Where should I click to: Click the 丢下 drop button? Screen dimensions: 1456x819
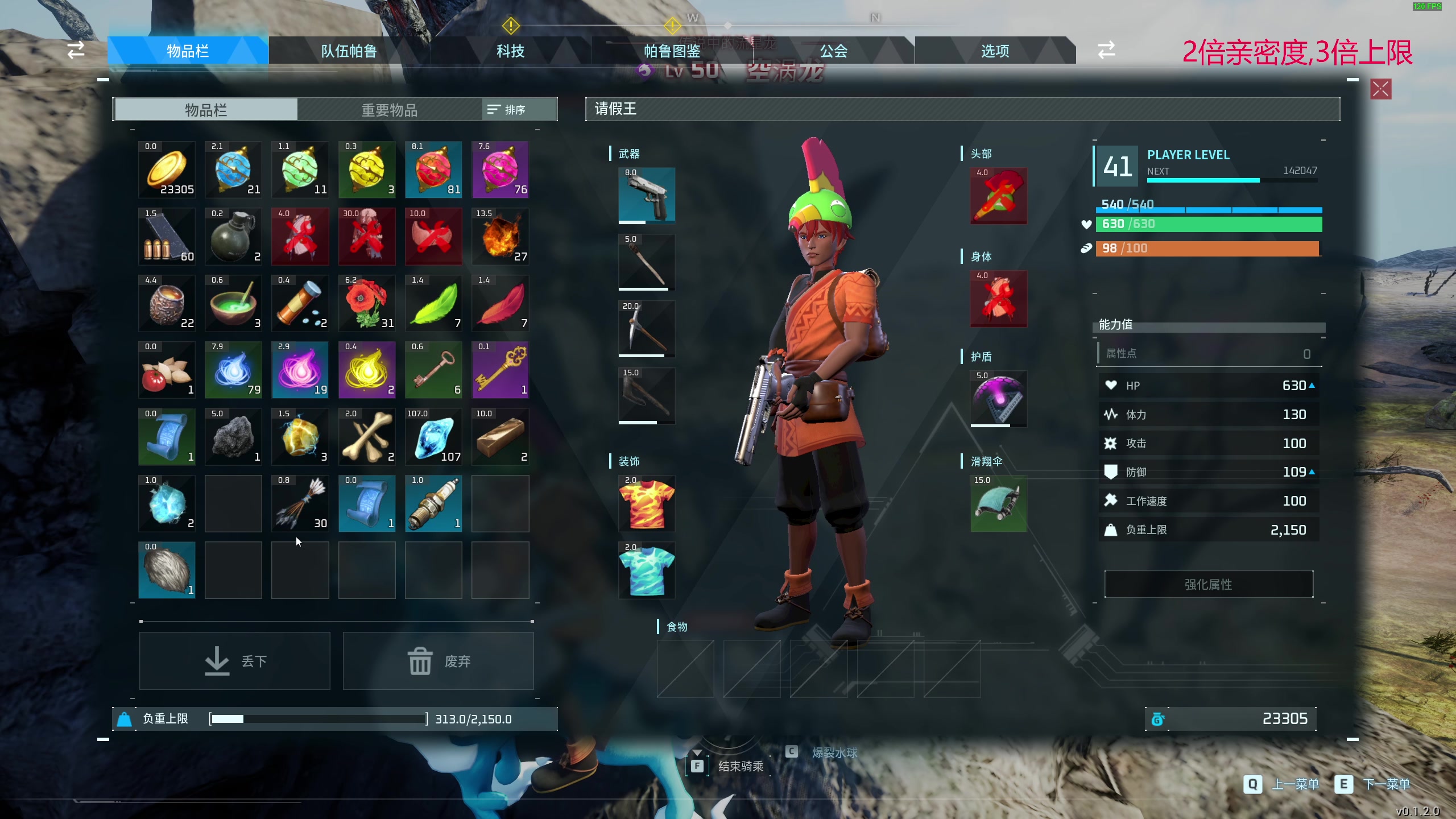235,661
